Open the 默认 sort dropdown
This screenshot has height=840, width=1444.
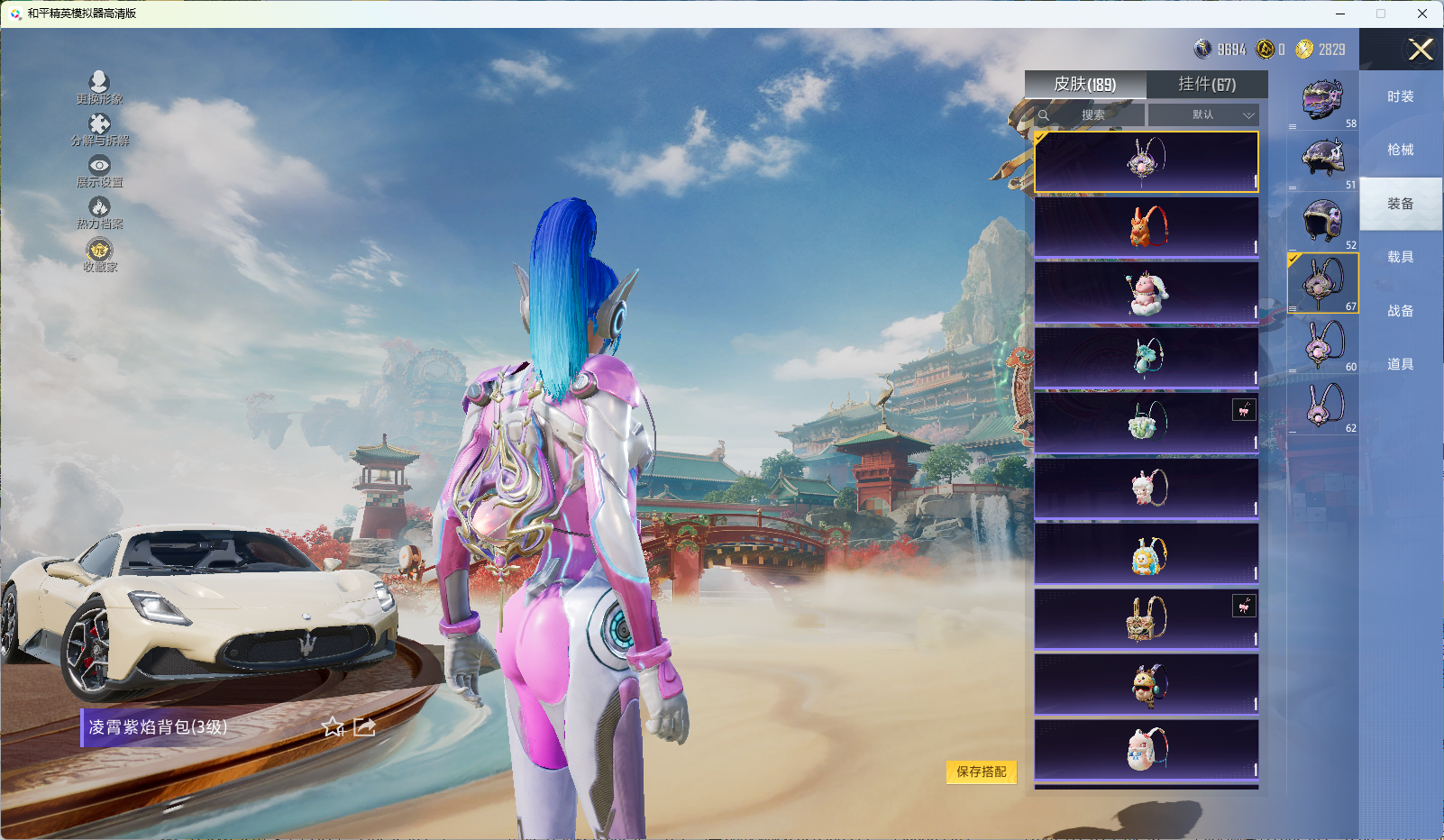point(1205,115)
